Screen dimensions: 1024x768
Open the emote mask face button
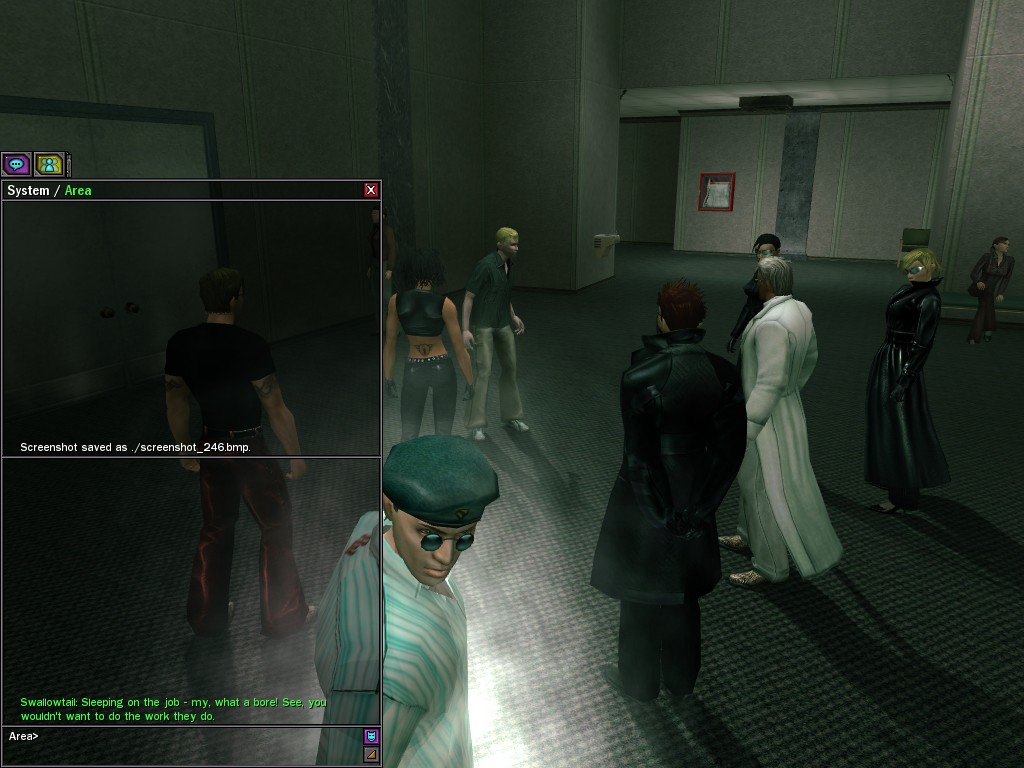pos(371,736)
